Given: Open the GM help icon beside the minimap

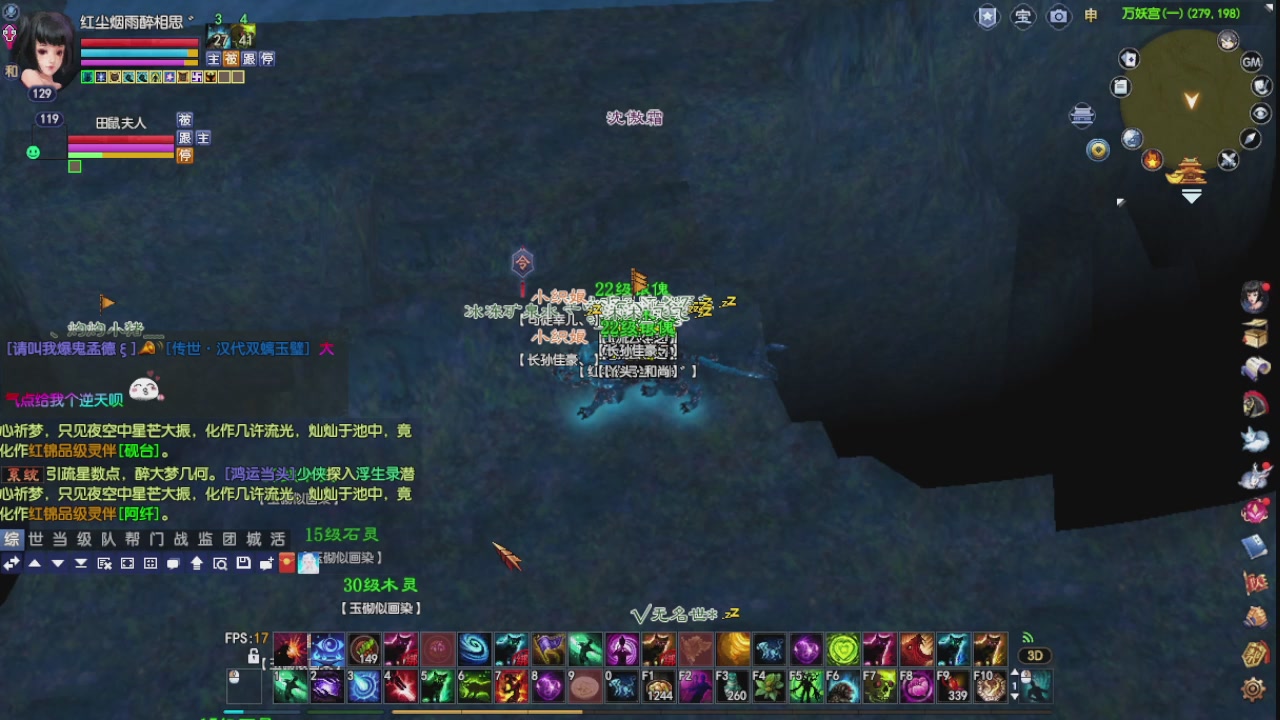Looking at the screenshot, I should click(x=1251, y=62).
